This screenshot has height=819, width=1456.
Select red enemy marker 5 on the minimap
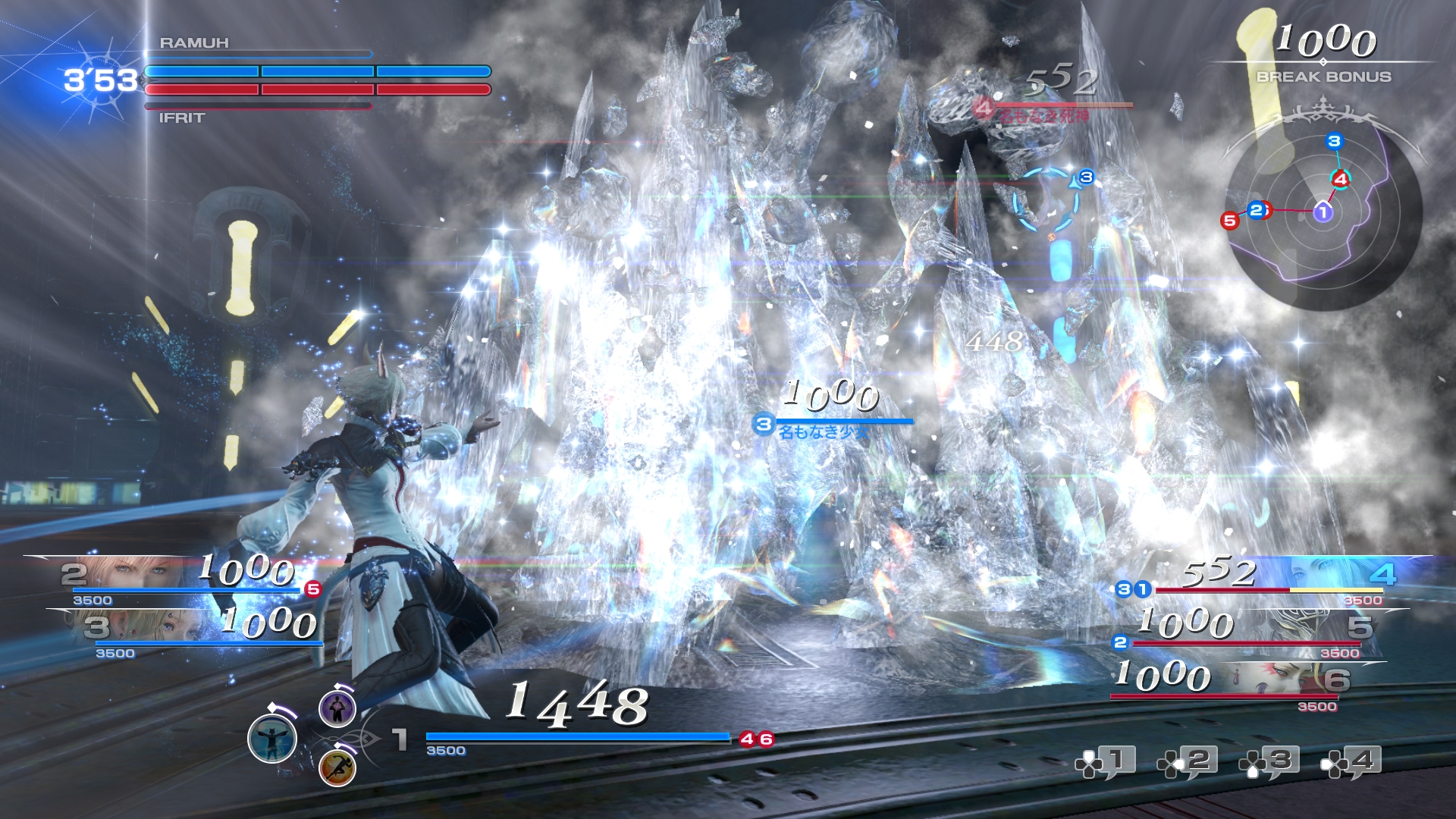pos(1229,221)
